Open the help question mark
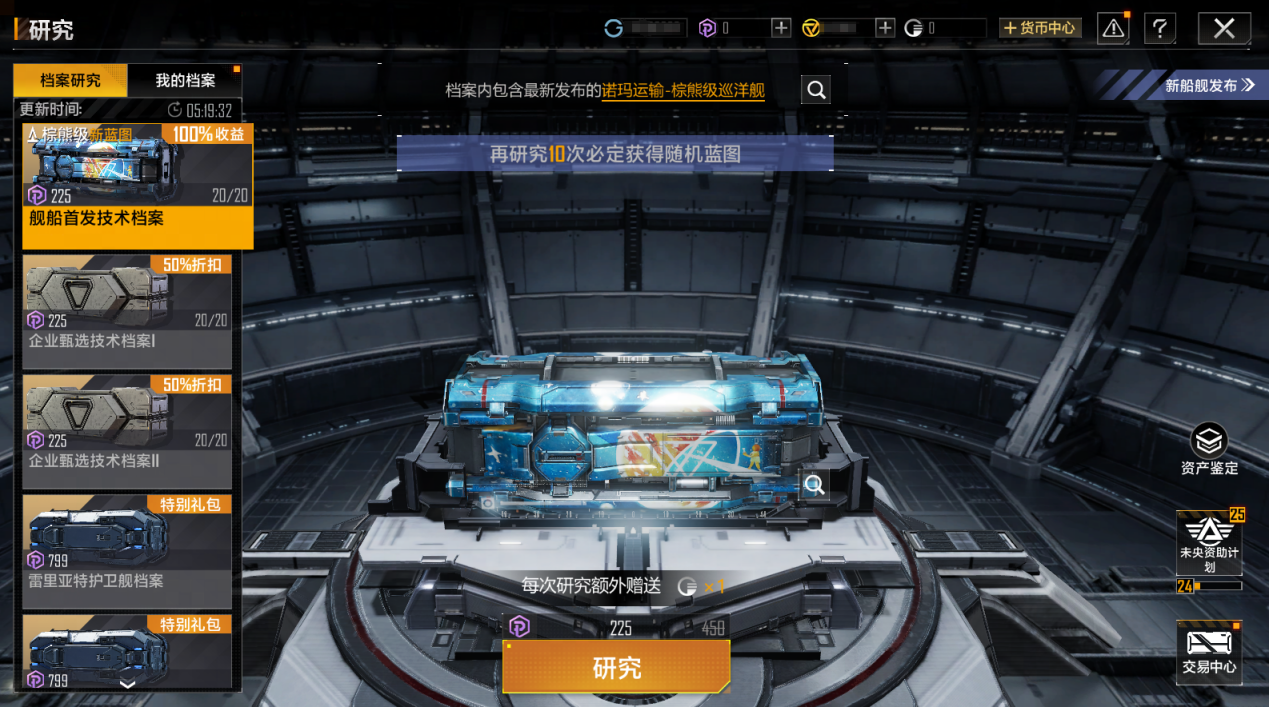 (x=1159, y=28)
